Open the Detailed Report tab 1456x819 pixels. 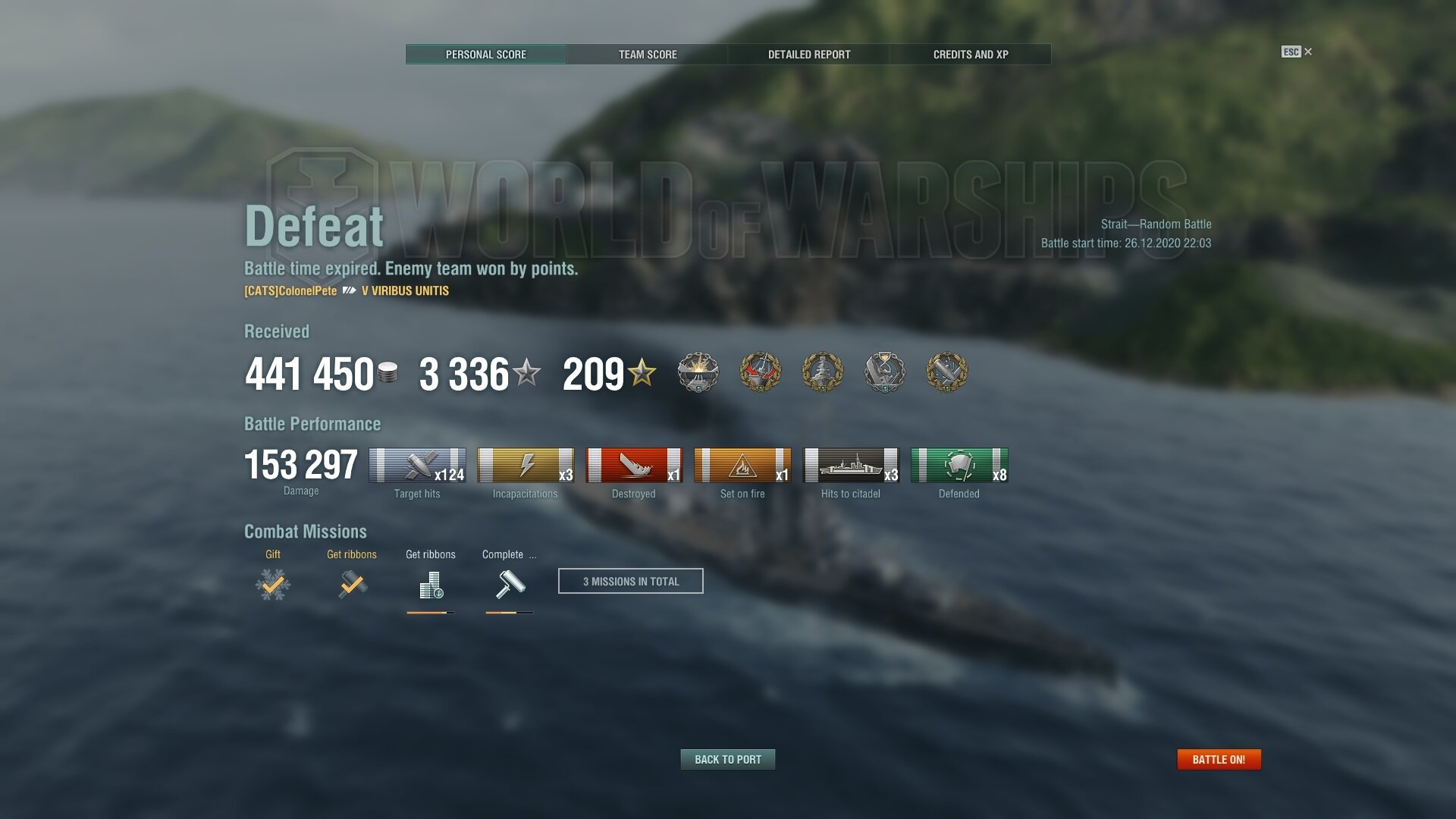click(x=809, y=55)
